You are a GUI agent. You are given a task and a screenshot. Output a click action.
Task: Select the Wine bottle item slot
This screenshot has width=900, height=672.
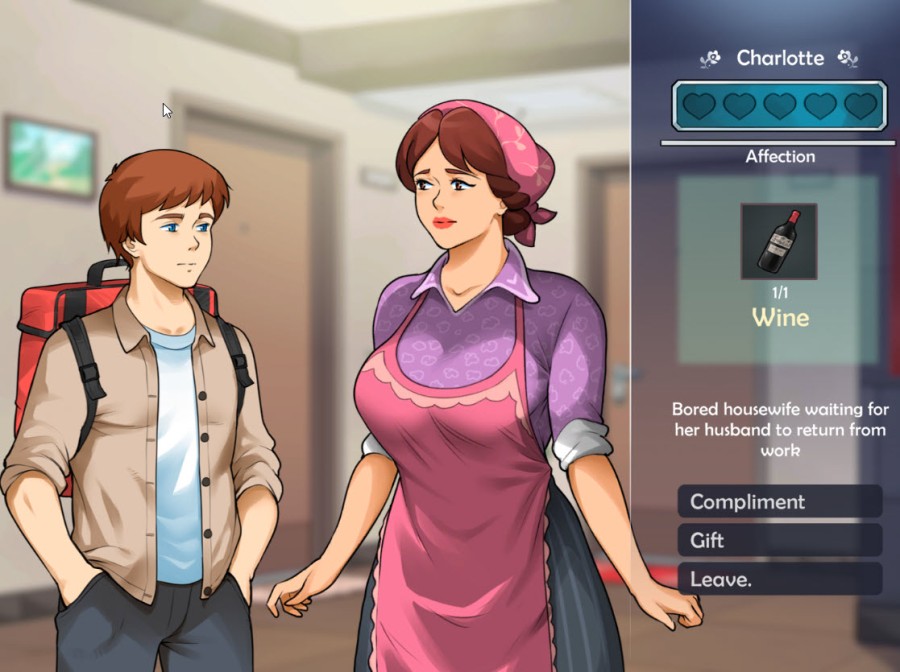[x=779, y=241]
